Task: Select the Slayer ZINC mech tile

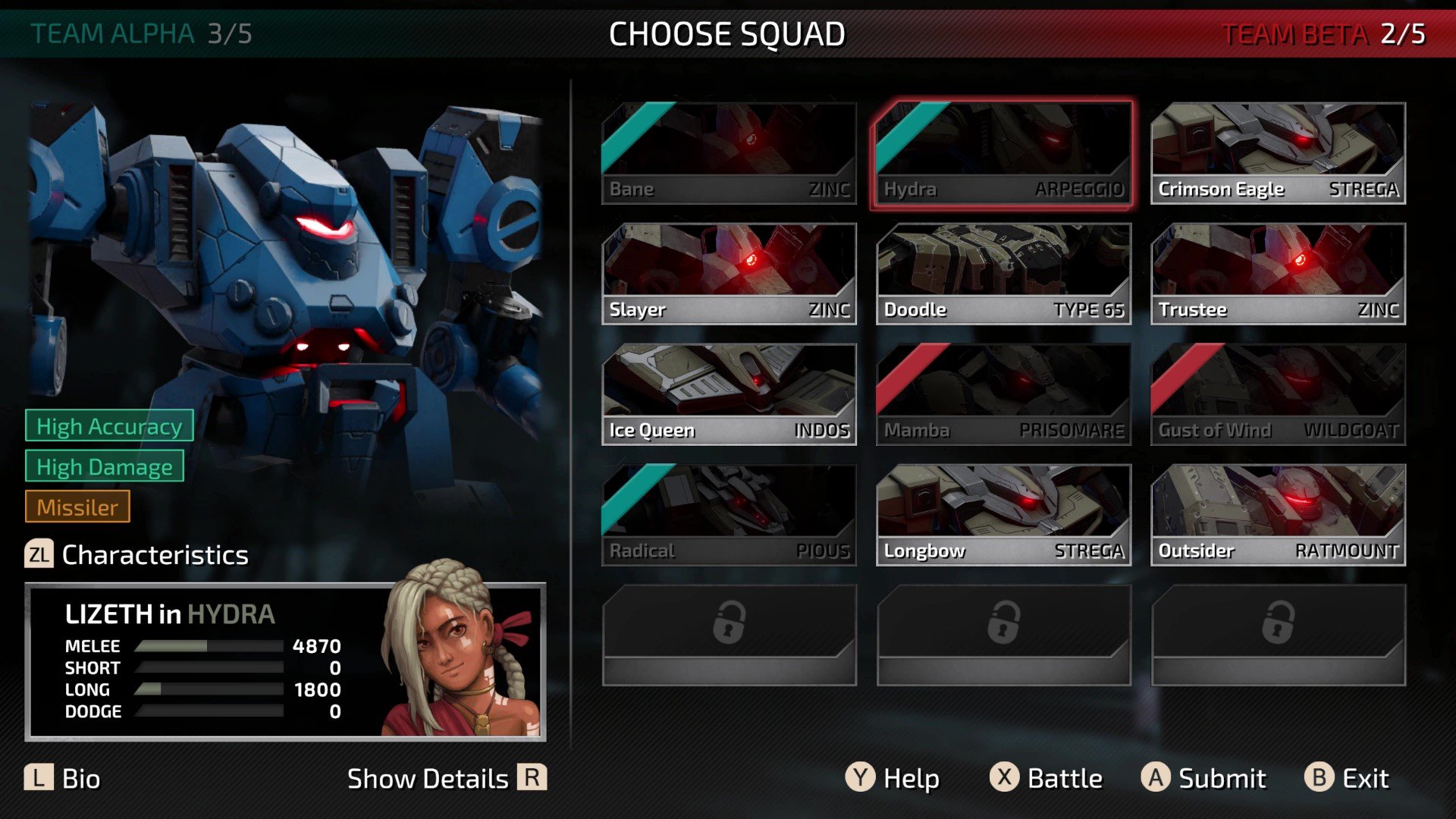Action: pyautogui.click(x=729, y=274)
